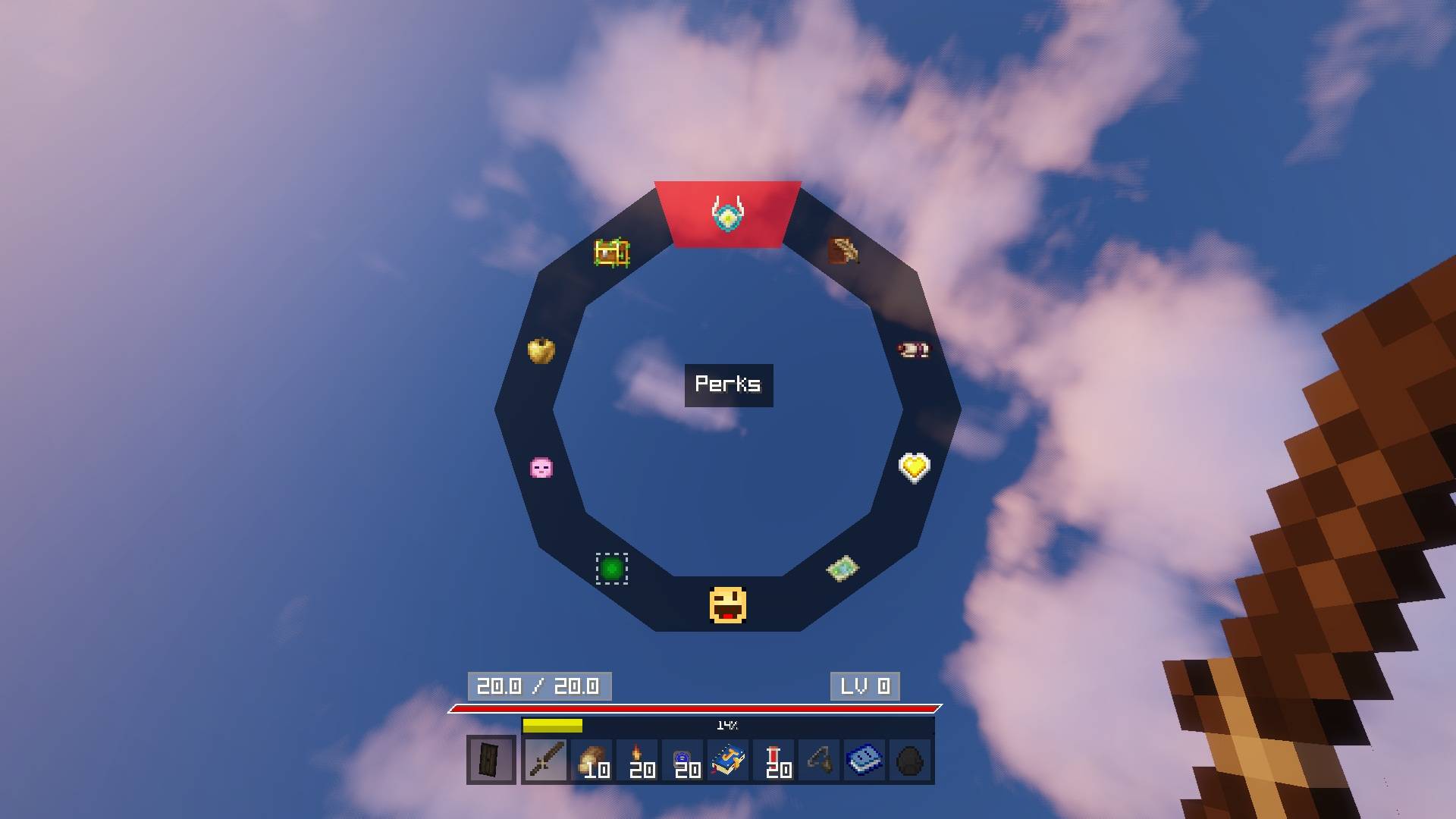Image resolution: width=1456 pixels, height=819 pixels.
Task: Choose the light blue book hotbar slot
Action: coord(864,760)
